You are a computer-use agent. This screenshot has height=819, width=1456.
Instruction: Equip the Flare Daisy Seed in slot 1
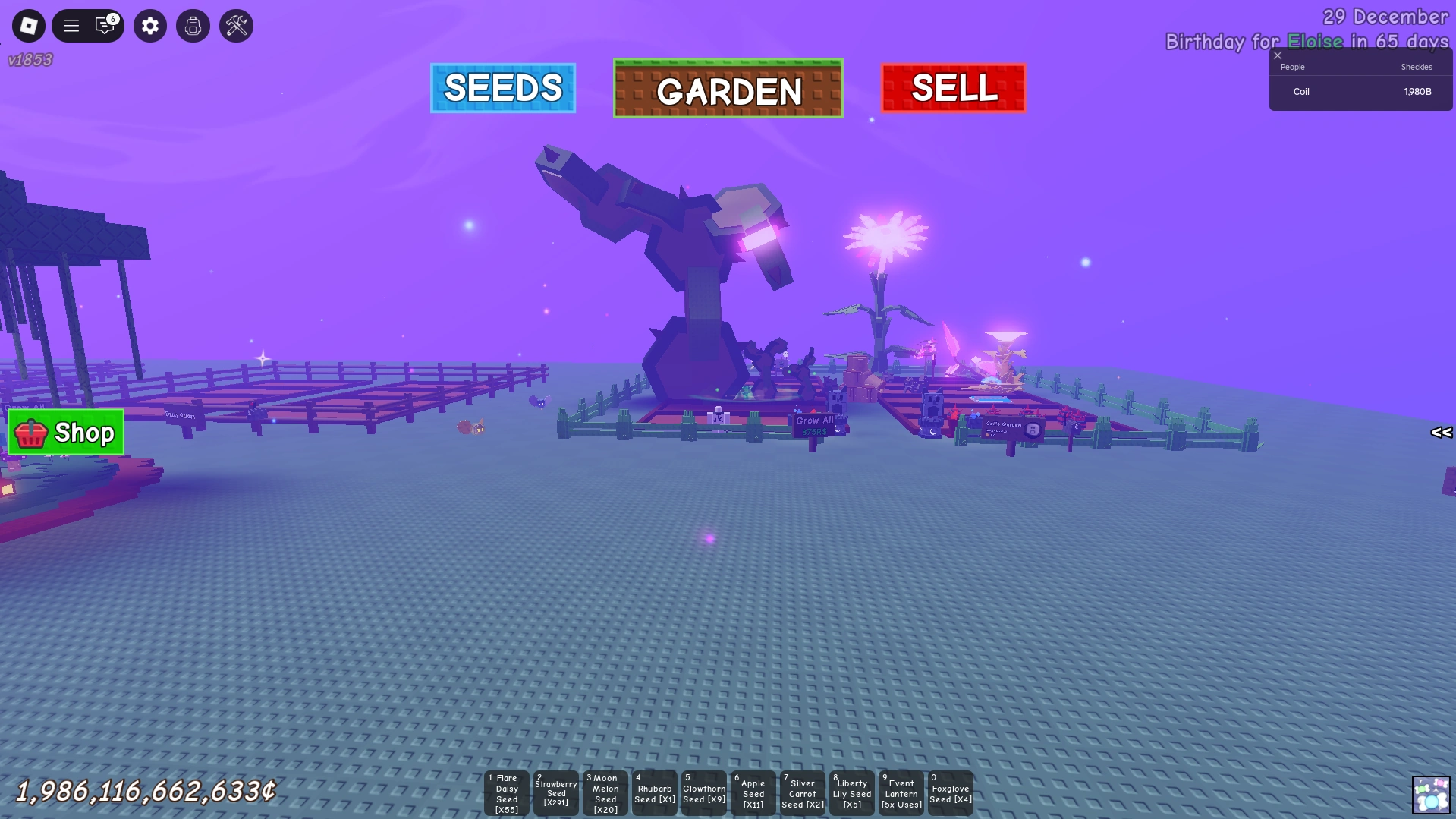point(506,792)
